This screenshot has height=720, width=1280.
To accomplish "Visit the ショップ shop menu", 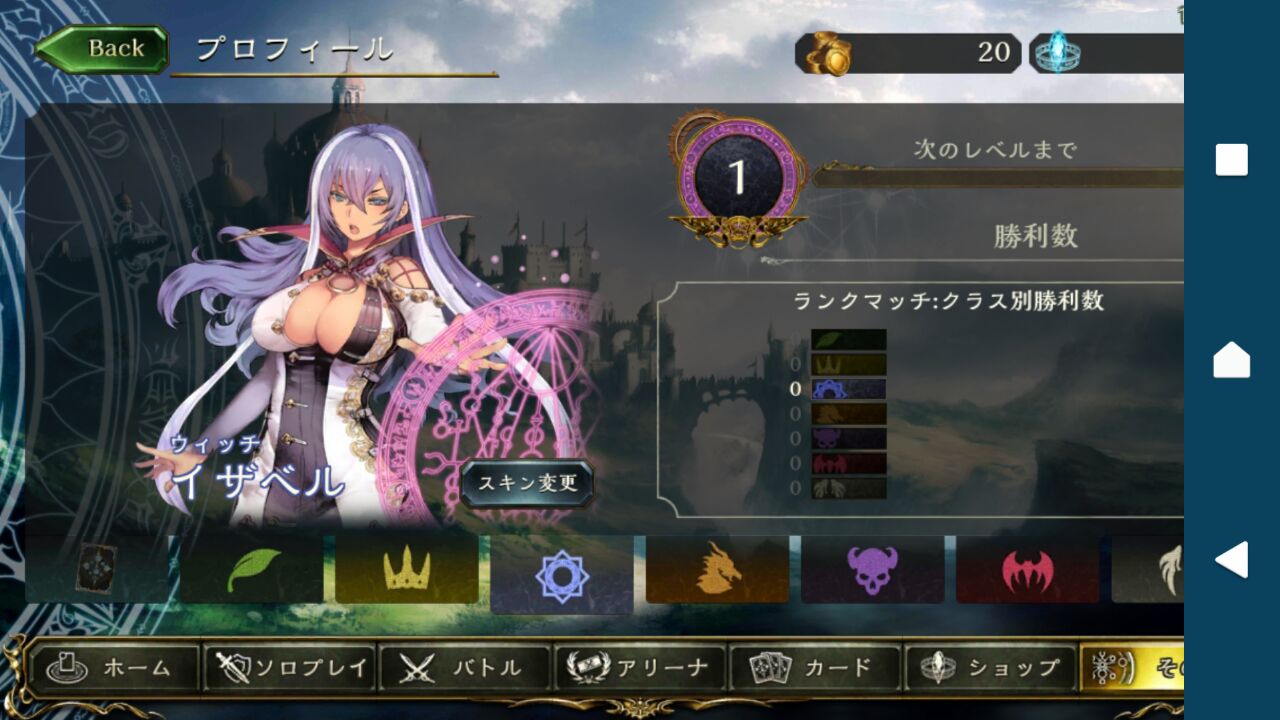I will pyautogui.click(x=990, y=668).
